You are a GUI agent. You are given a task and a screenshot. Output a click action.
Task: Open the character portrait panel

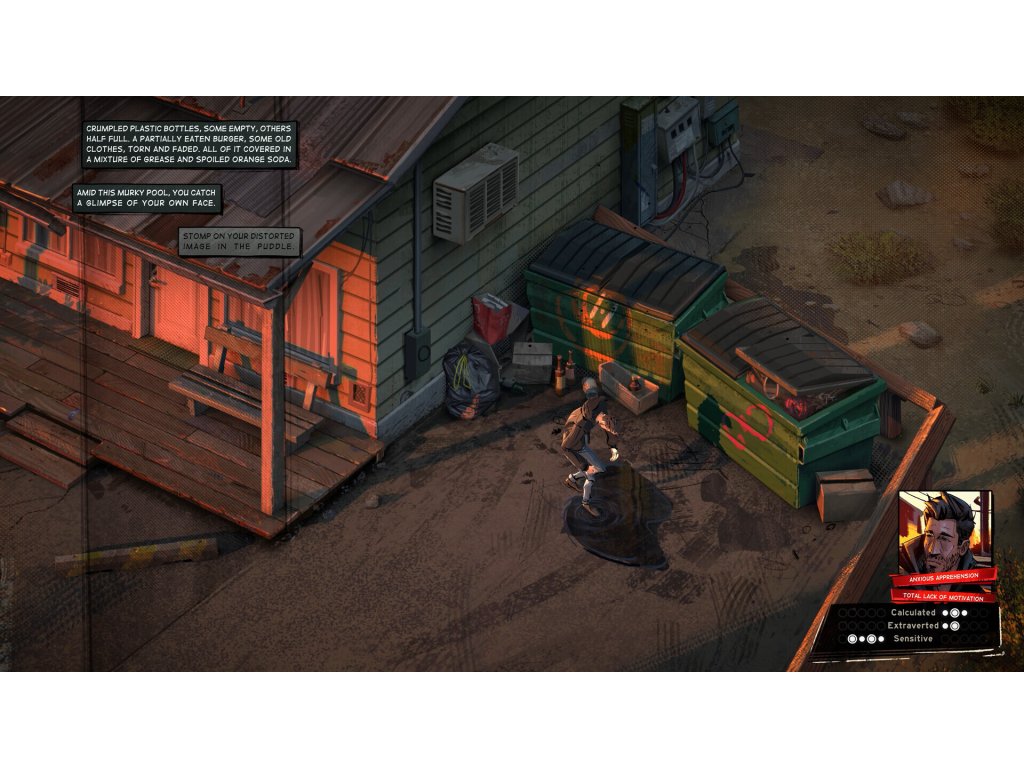(x=944, y=530)
